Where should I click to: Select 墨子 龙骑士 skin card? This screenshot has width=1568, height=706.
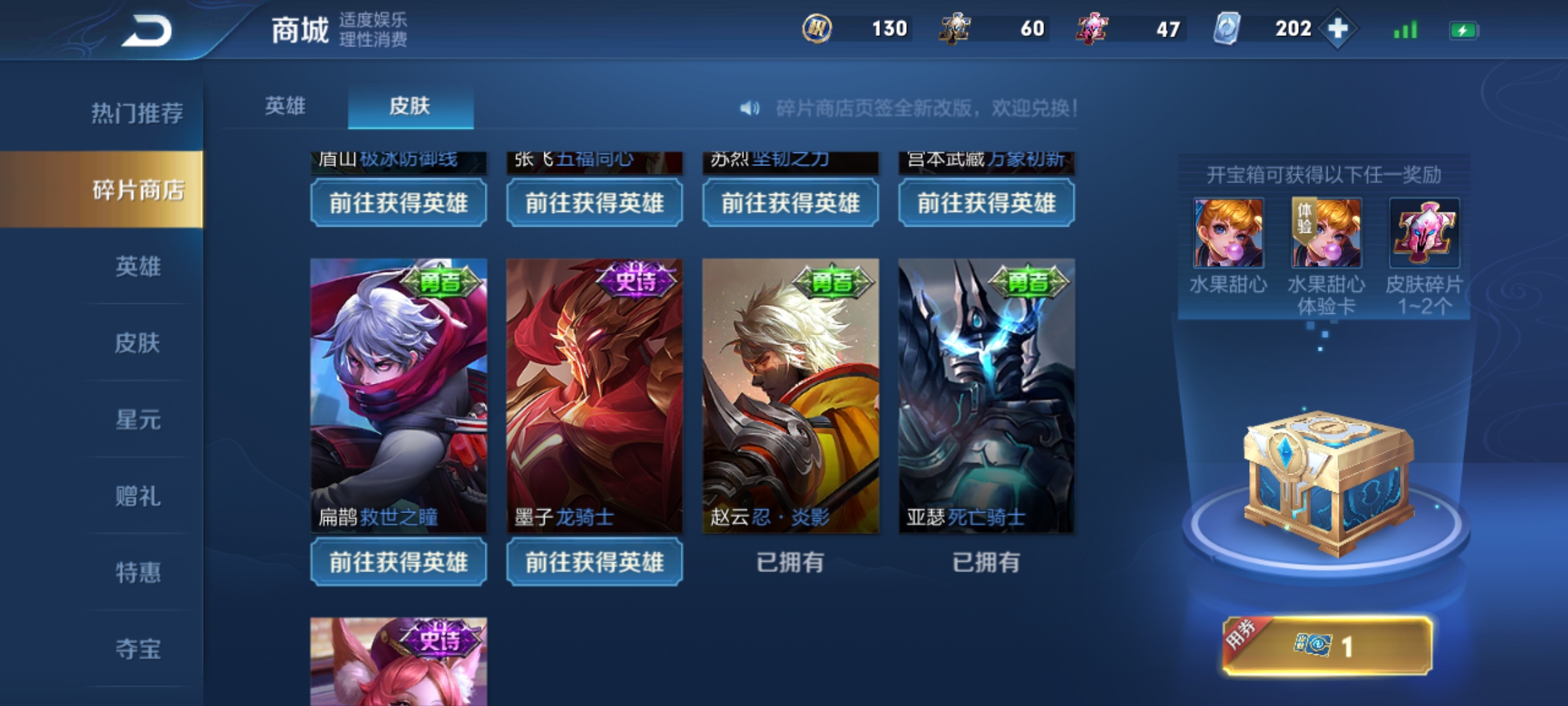(595, 395)
